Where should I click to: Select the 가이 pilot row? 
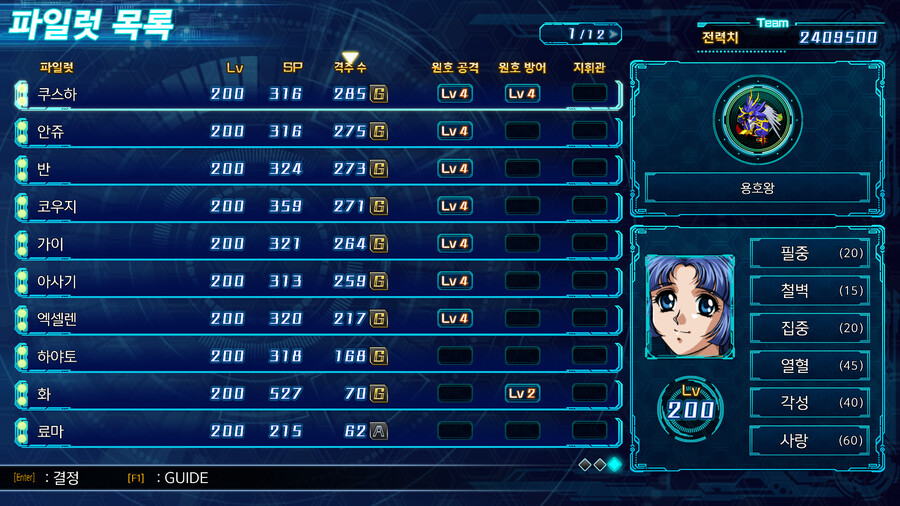[x=51, y=244]
